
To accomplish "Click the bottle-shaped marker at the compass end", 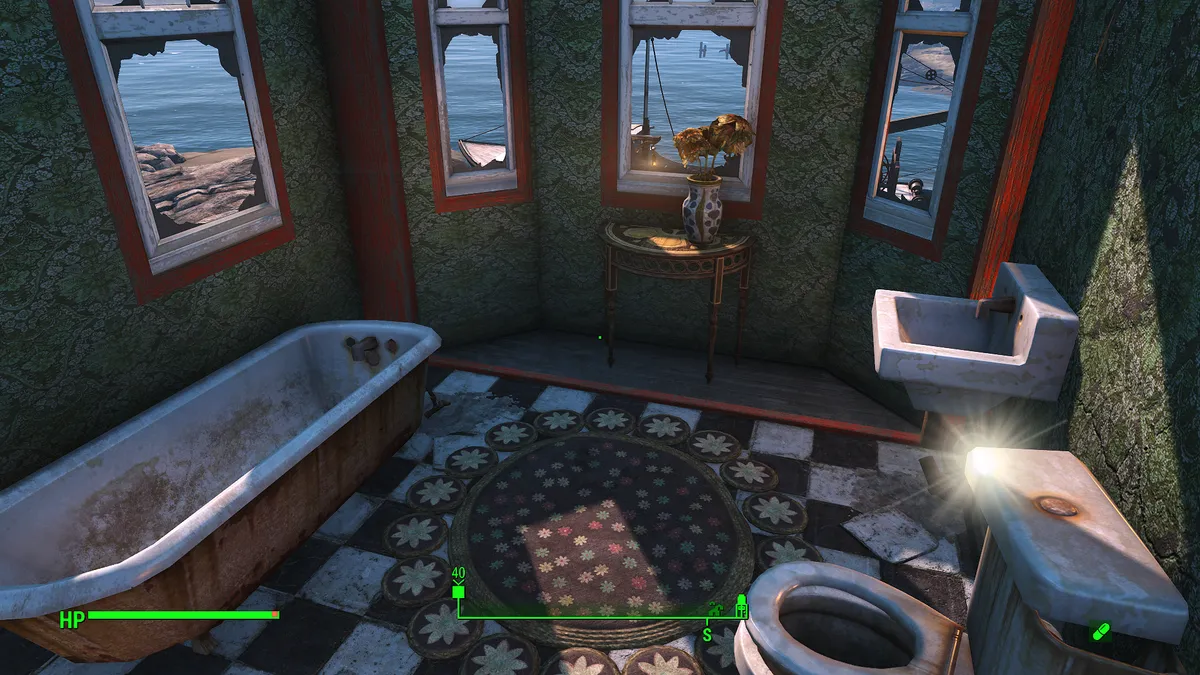I will [742, 605].
